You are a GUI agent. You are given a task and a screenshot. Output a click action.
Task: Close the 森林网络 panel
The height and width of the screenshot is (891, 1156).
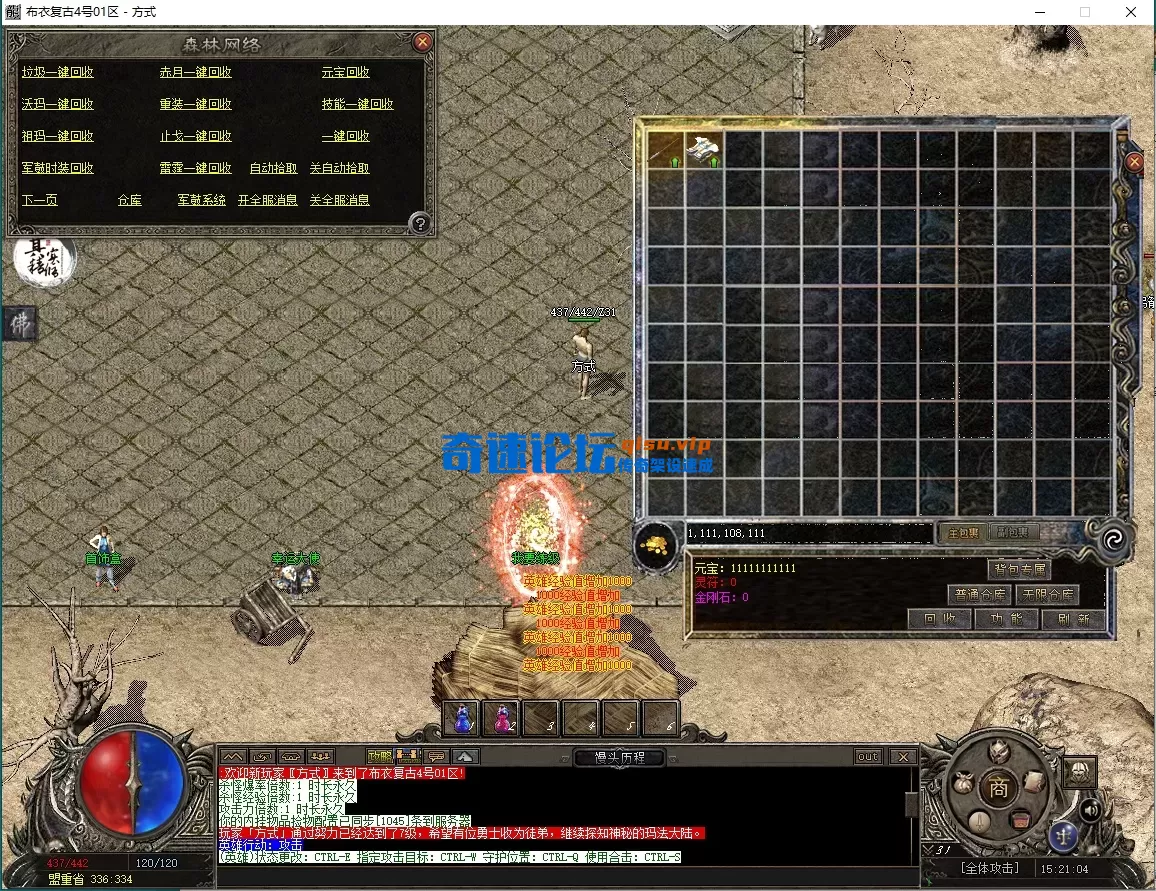[x=423, y=42]
